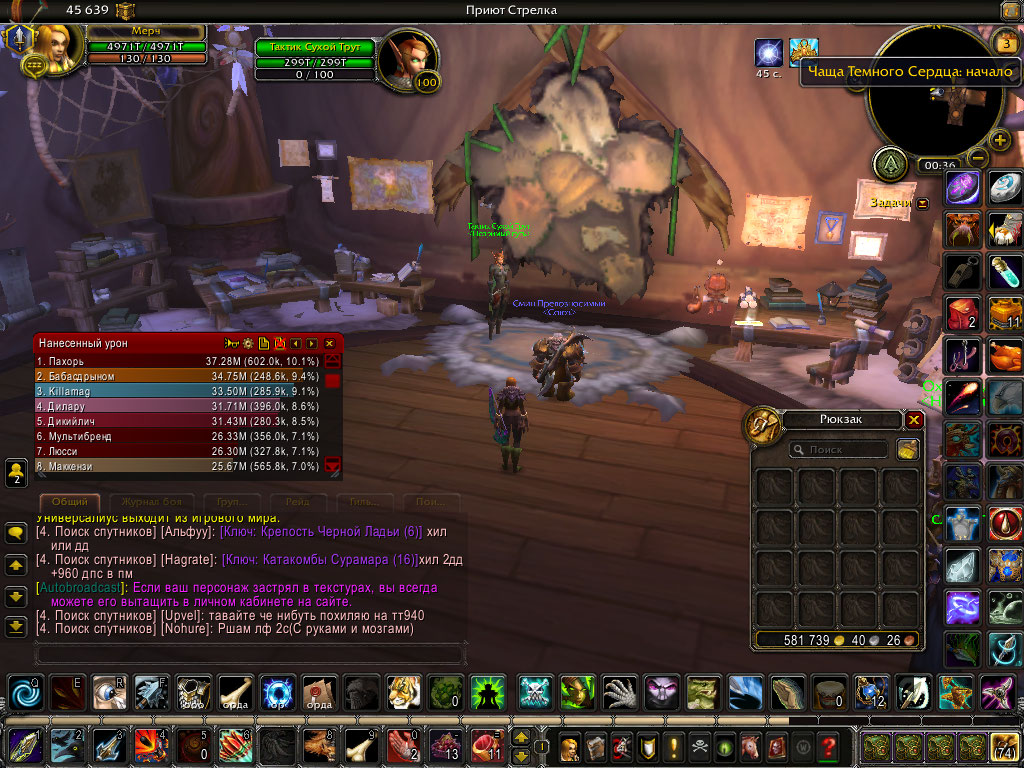Select the target frame Тактик Сухой Трут
The height and width of the screenshot is (768, 1024).
pyautogui.click(x=316, y=47)
